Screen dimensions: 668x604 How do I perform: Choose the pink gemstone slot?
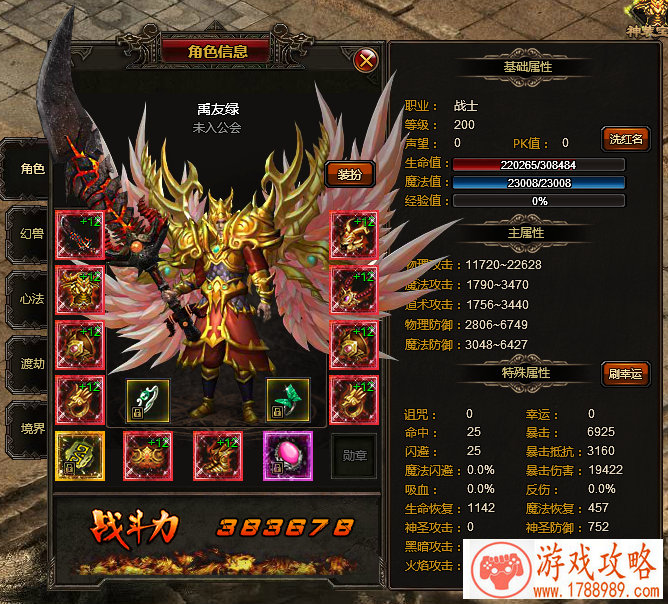point(287,454)
